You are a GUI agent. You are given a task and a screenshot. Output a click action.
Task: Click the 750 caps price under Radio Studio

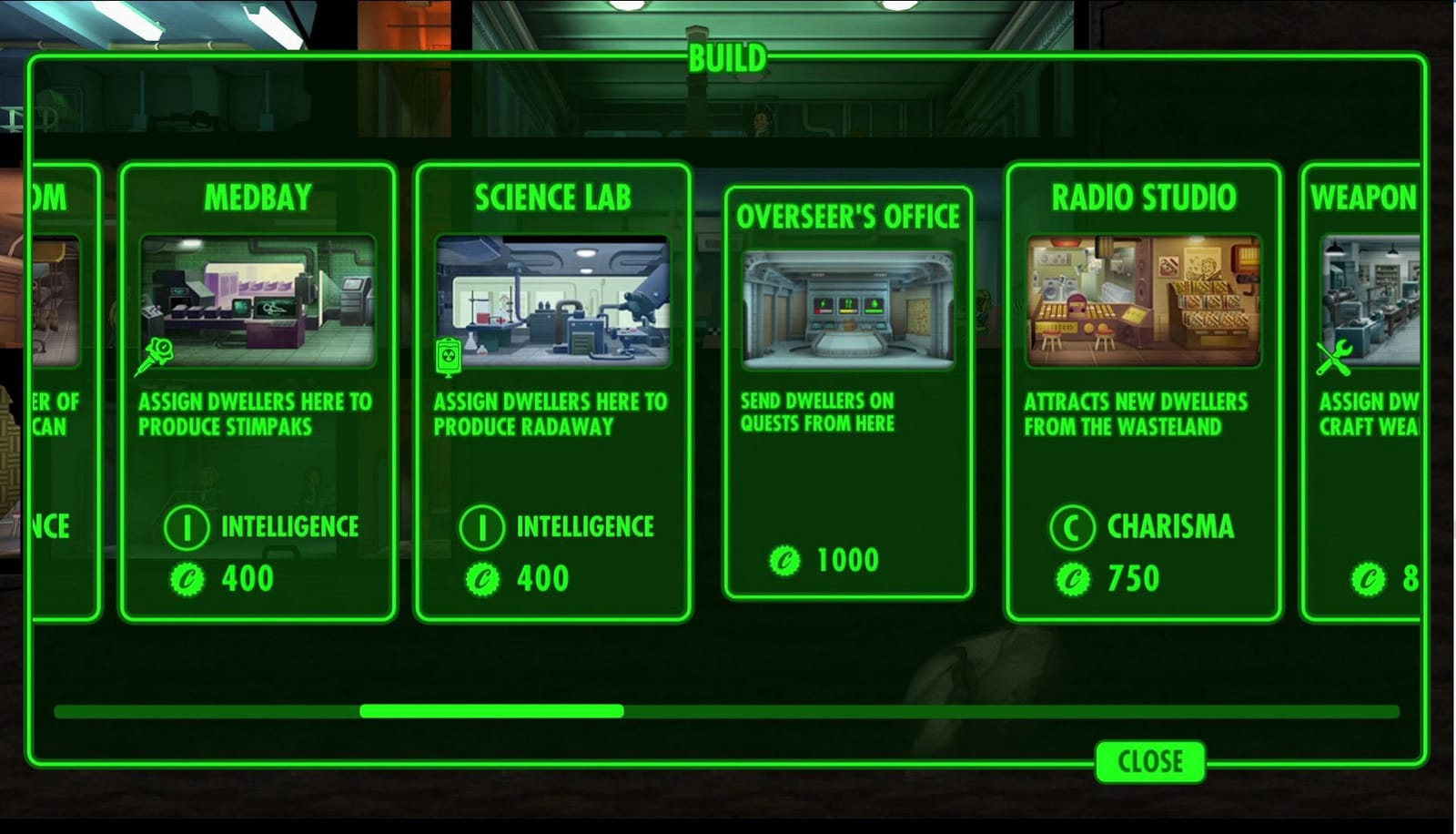pos(1133,577)
